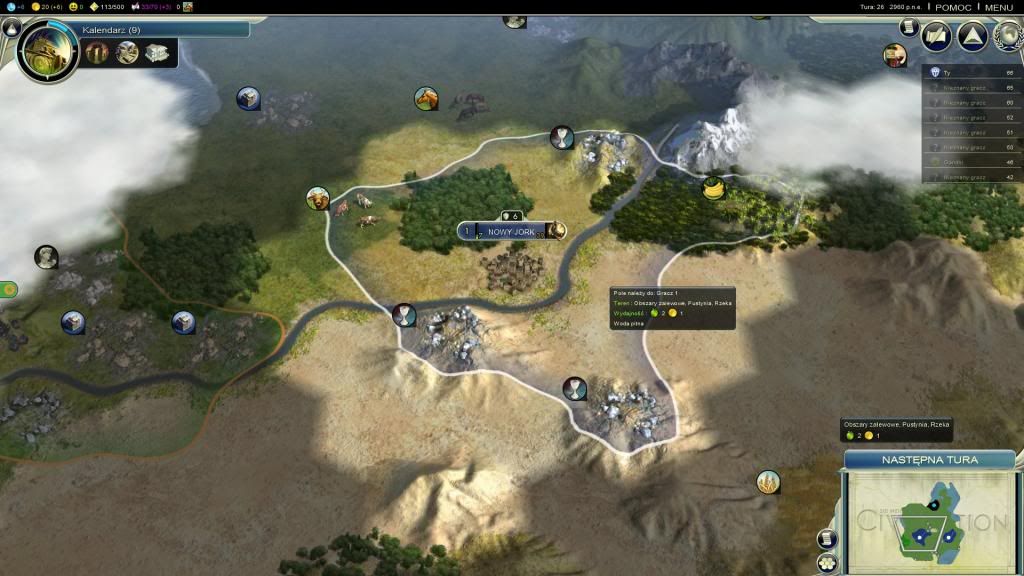
Task: Open the MENU in the top bar
Action: tap(998, 7)
